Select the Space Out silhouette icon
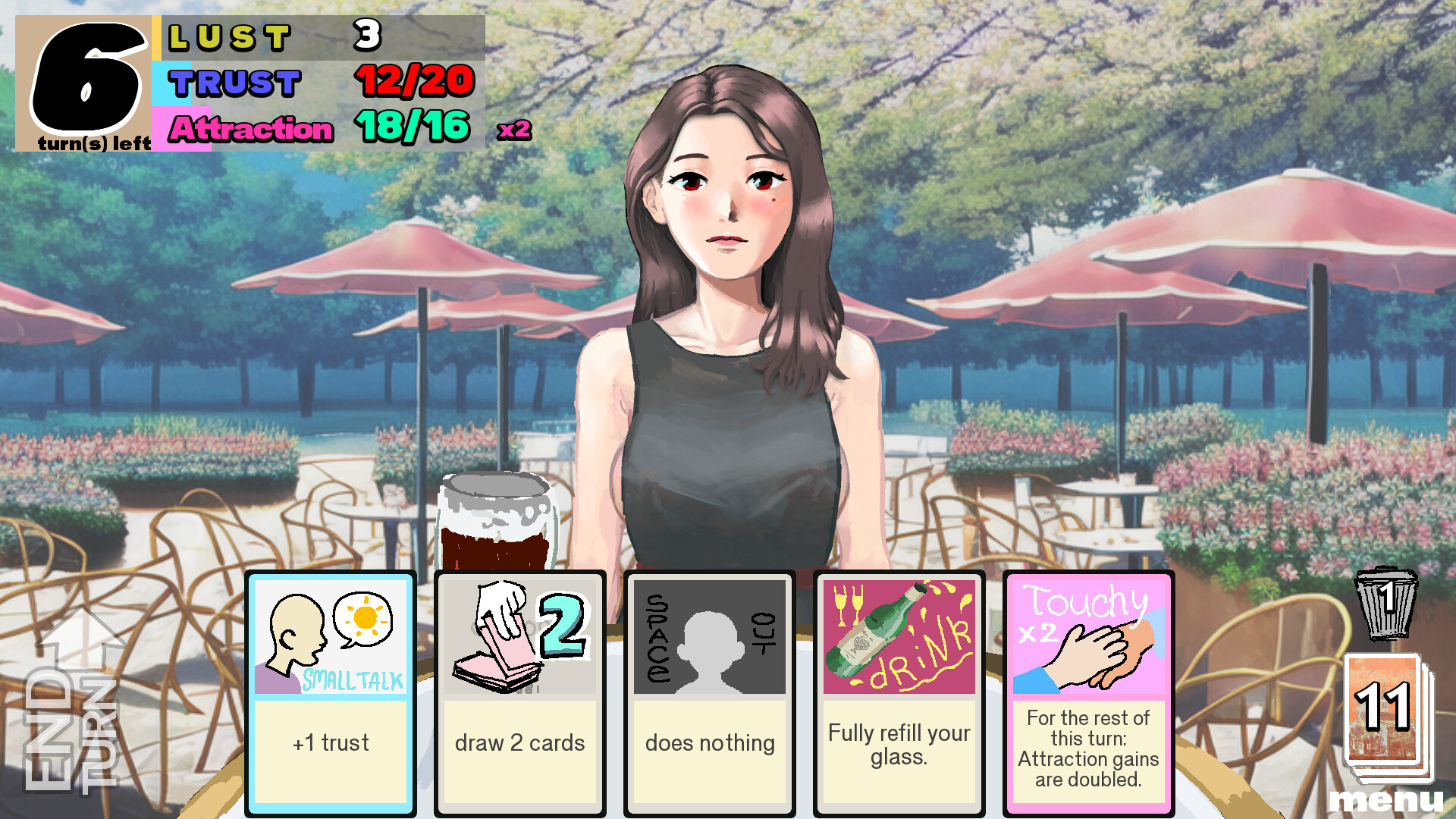1456x819 pixels. coord(708,641)
